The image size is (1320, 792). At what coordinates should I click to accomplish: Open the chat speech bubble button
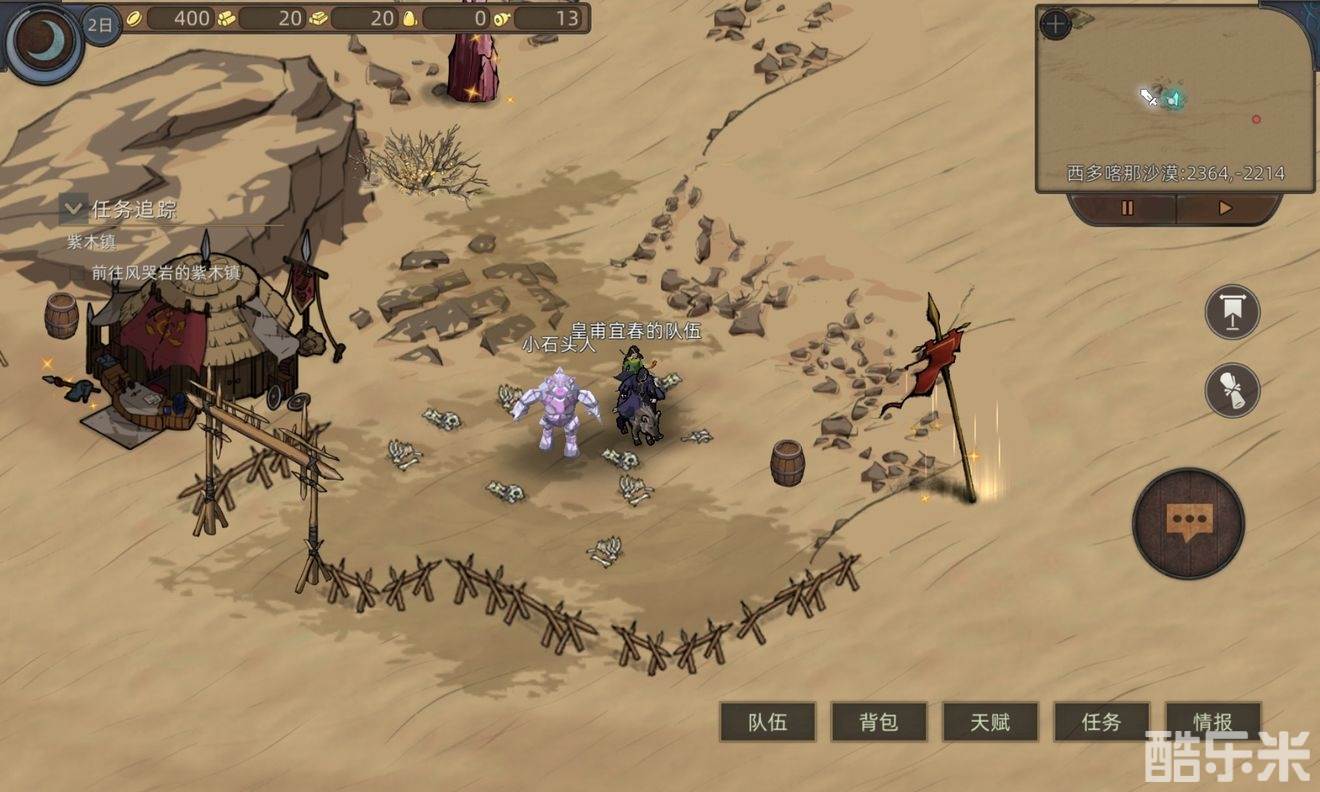1188,522
